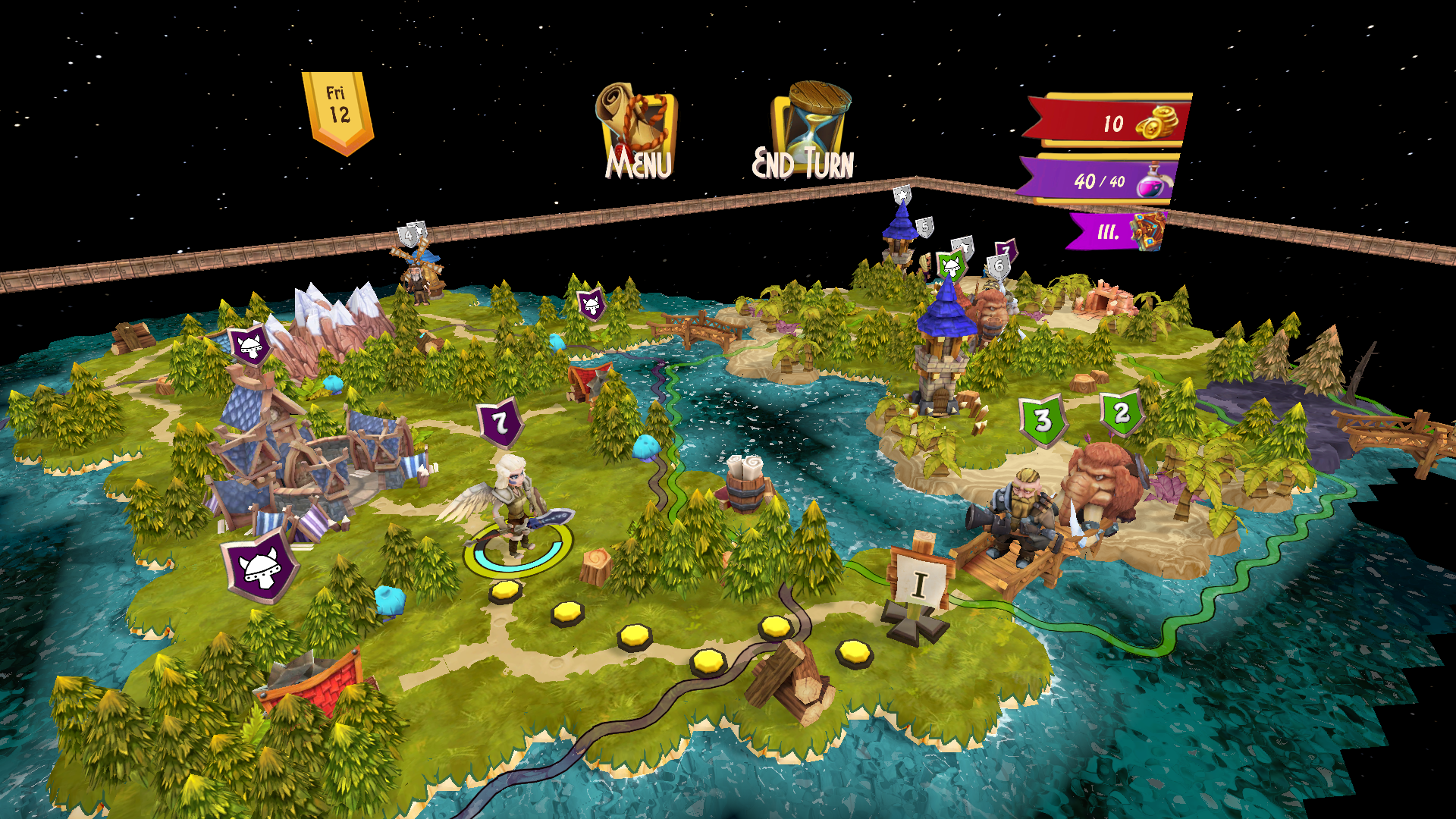Pick the green shield marker numbered 2
The height and width of the screenshot is (819, 1456).
tap(1122, 413)
